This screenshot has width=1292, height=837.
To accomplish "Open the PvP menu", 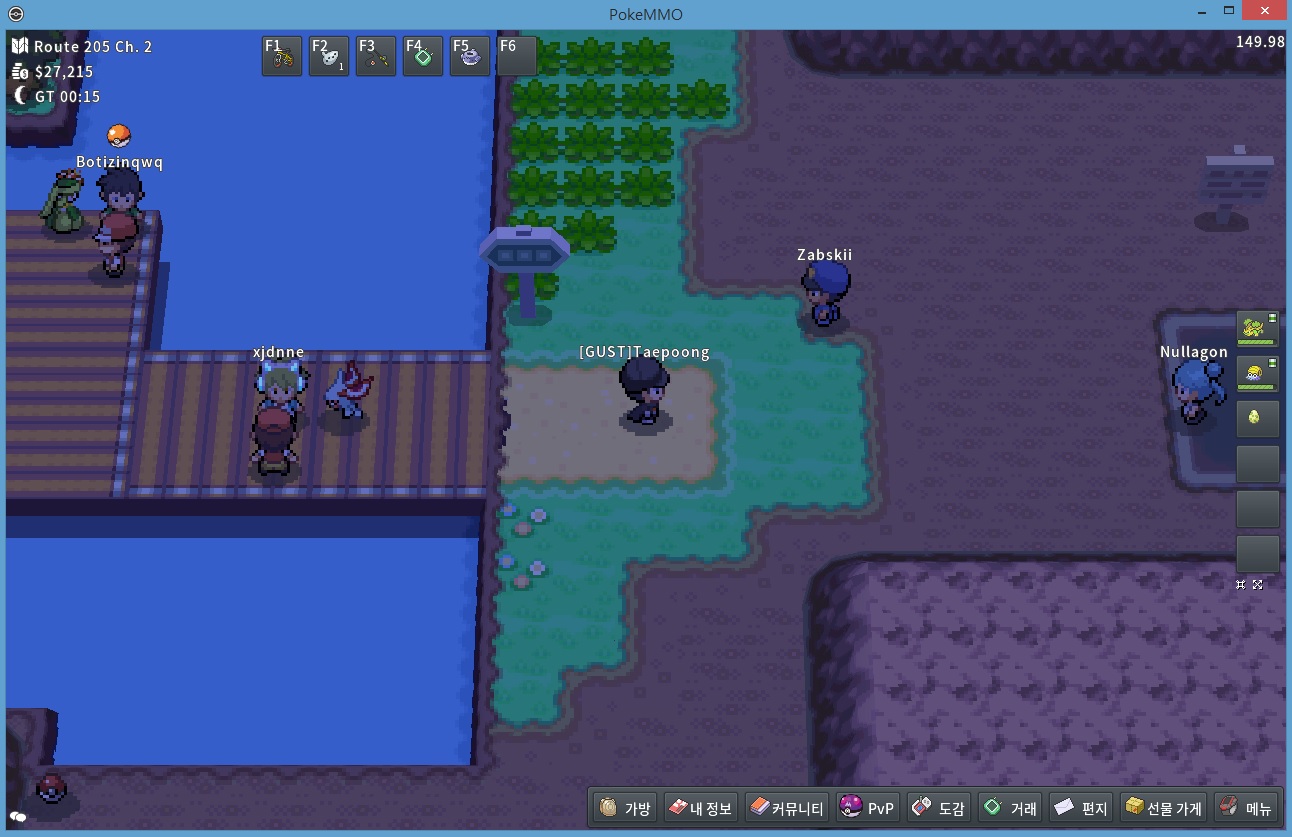I will [x=868, y=807].
